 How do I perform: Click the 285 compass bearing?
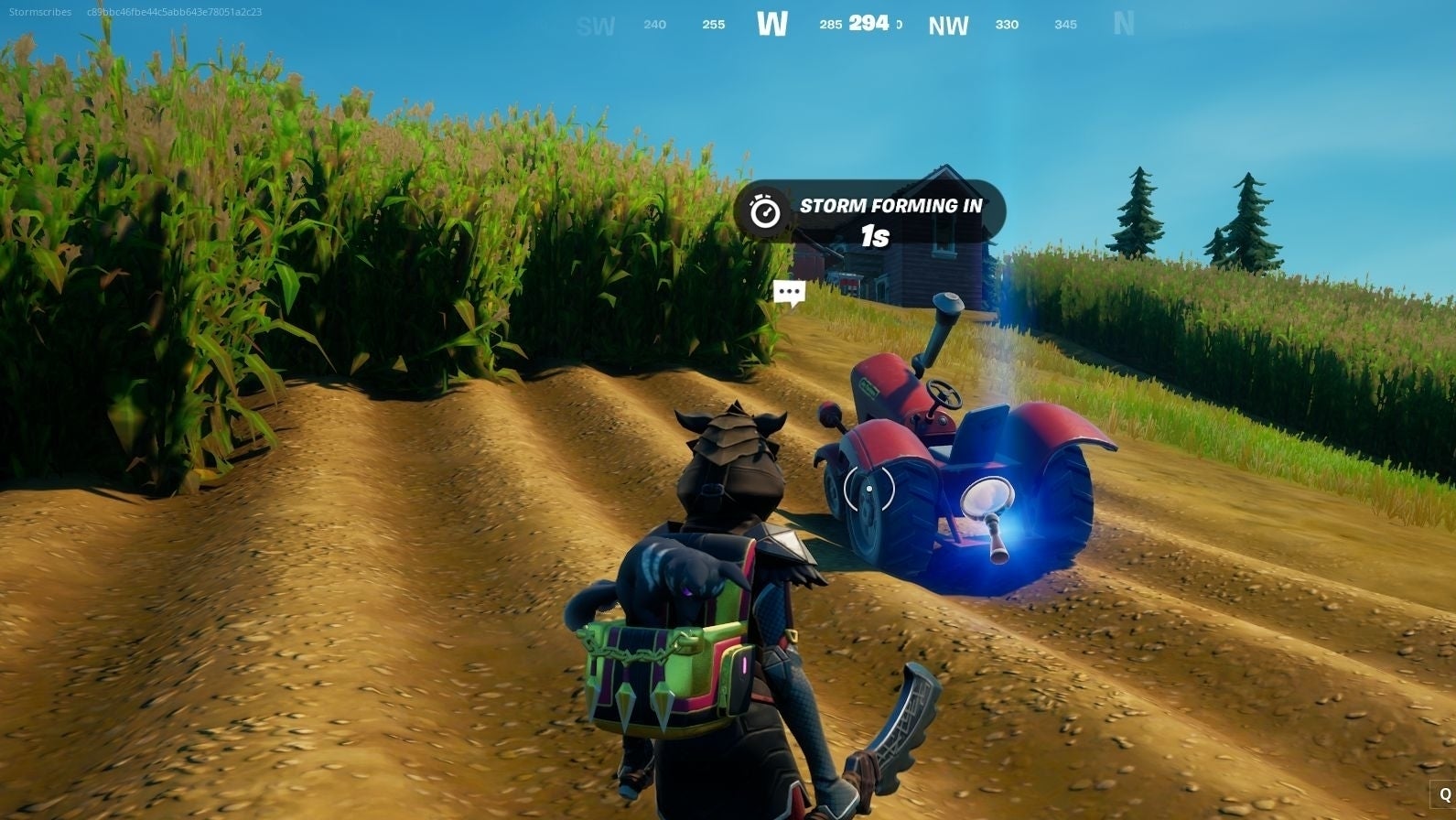[x=829, y=26]
